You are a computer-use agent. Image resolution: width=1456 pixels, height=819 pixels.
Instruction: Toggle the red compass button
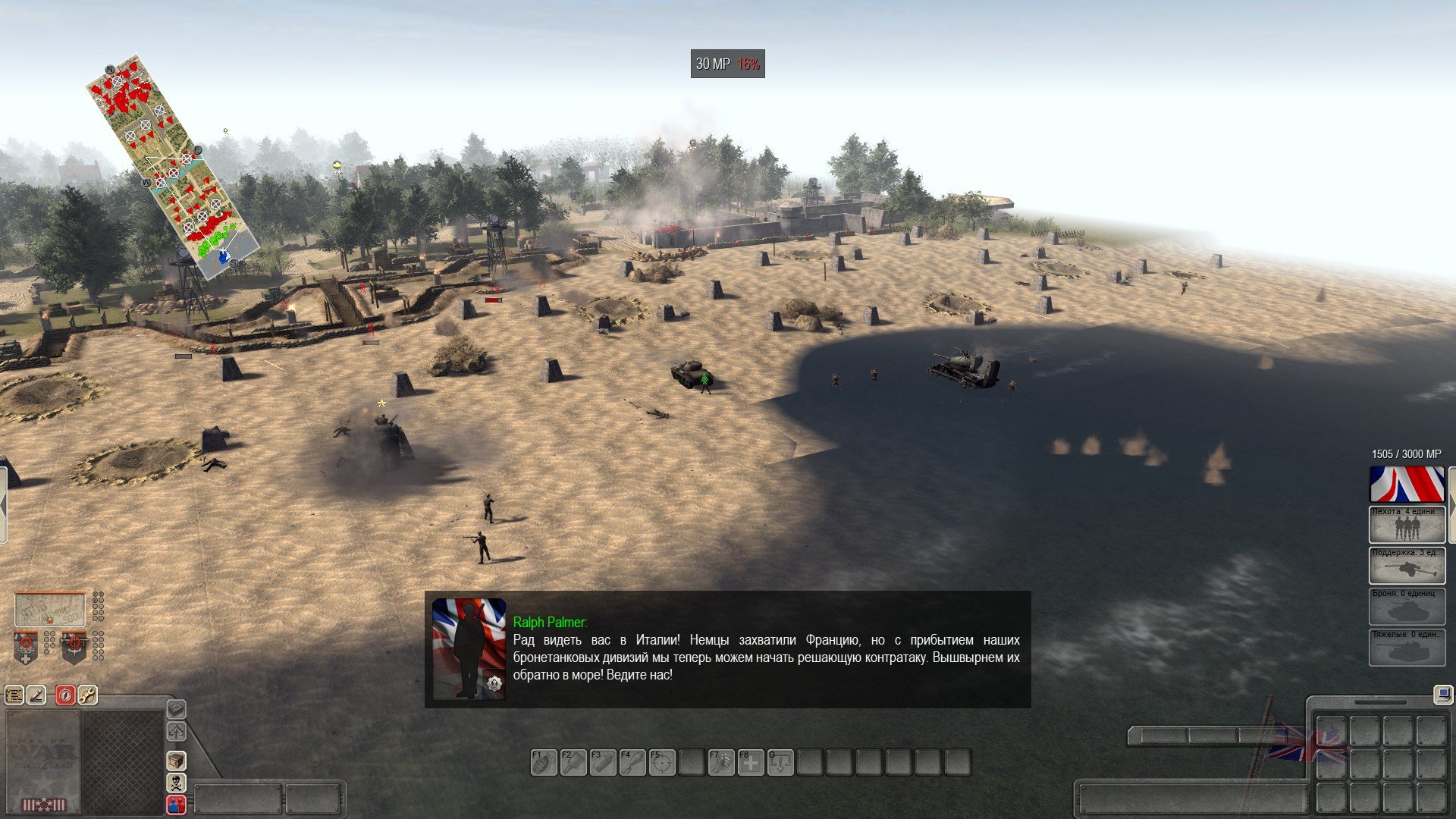coord(66,695)
